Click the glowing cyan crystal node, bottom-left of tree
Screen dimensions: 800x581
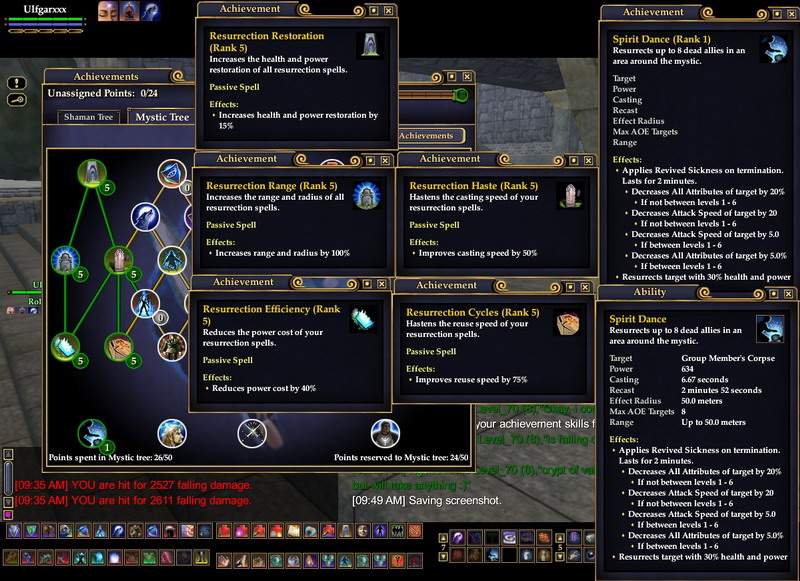(66, 346)
